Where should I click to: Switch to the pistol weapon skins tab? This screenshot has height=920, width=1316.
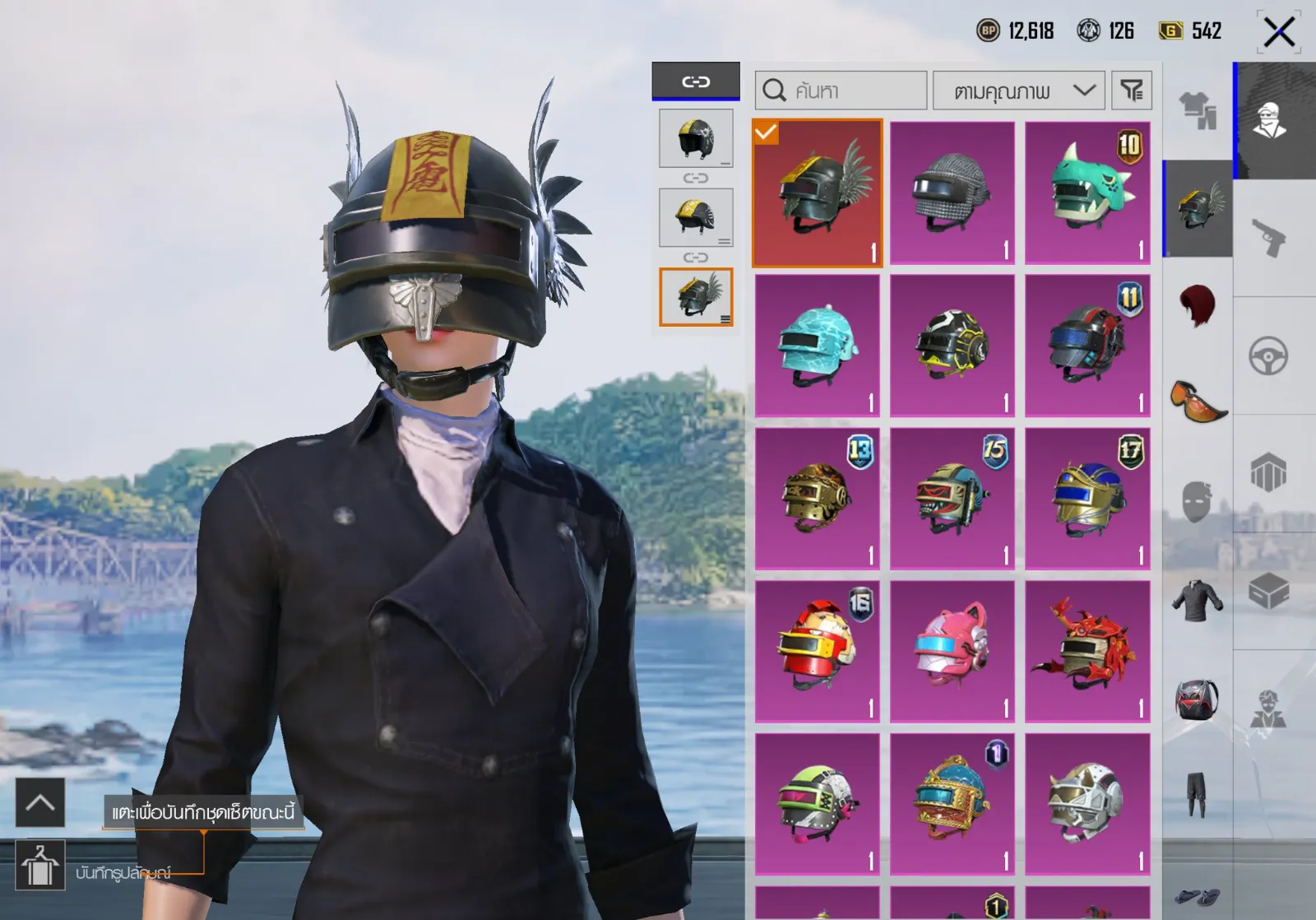coord(1268,239)
